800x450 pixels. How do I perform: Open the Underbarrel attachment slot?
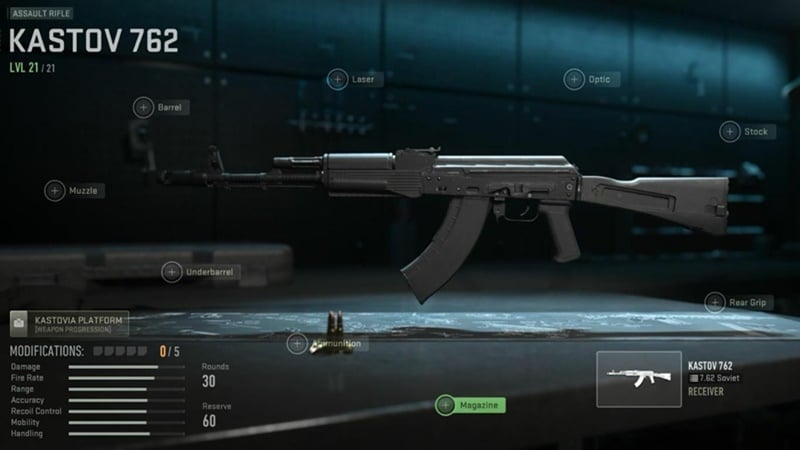coord(173,271)
